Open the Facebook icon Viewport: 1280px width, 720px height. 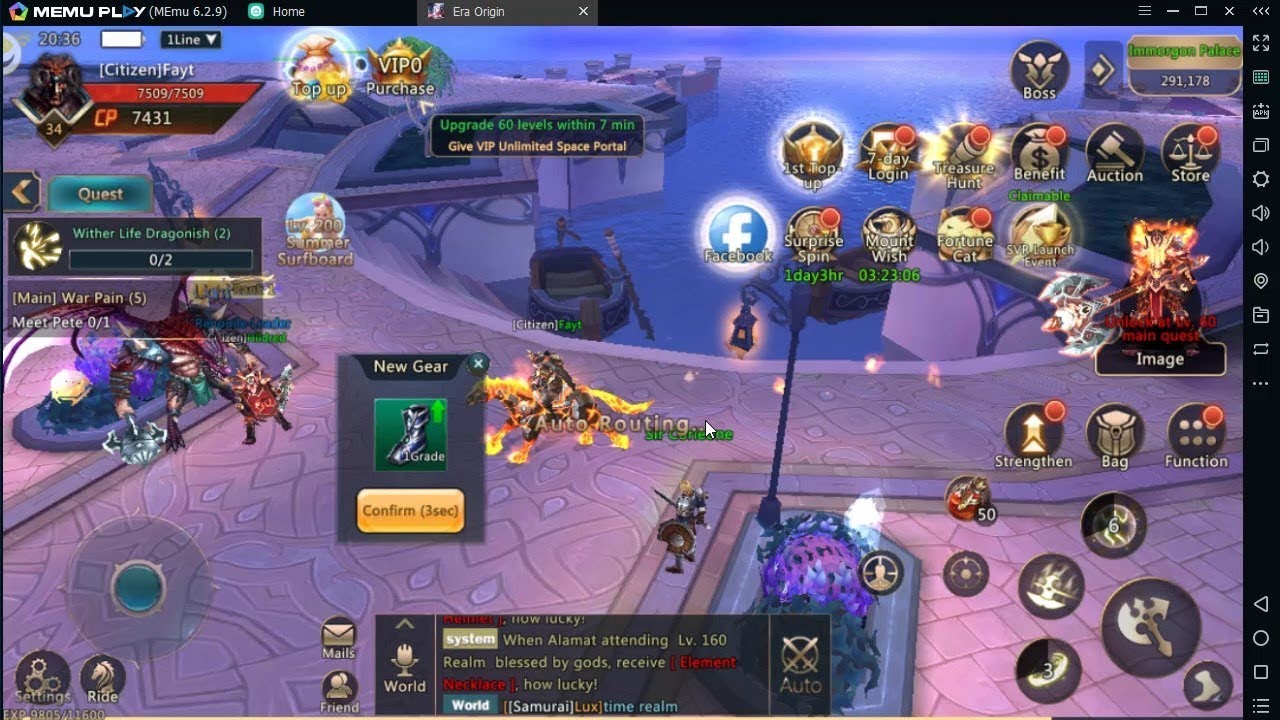coord(738,234)
